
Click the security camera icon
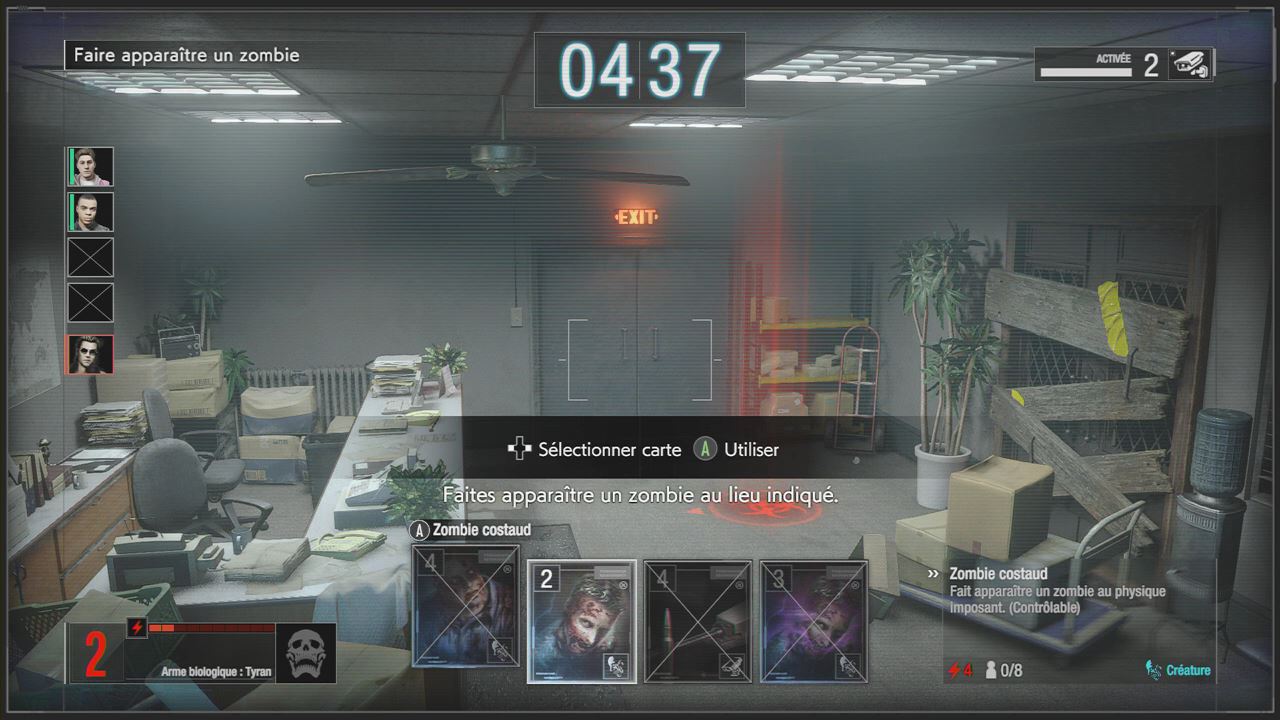point(1192,64)
